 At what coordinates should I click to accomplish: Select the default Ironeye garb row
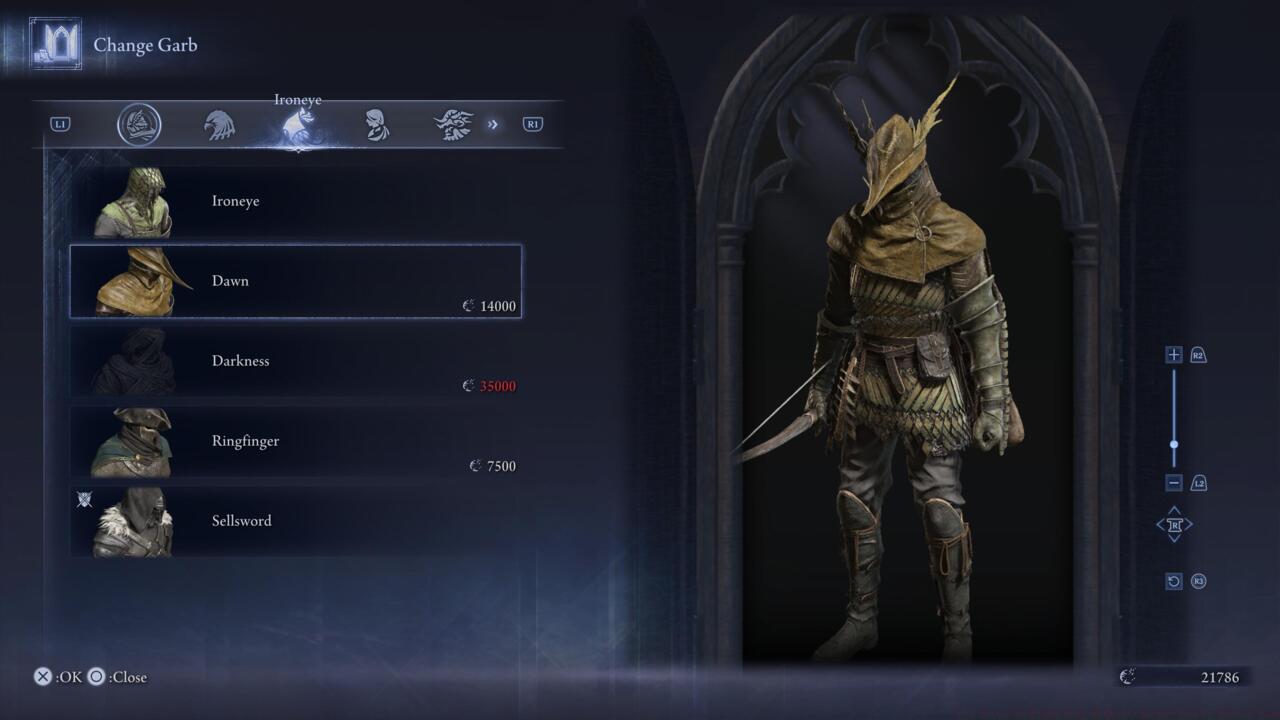295,202
